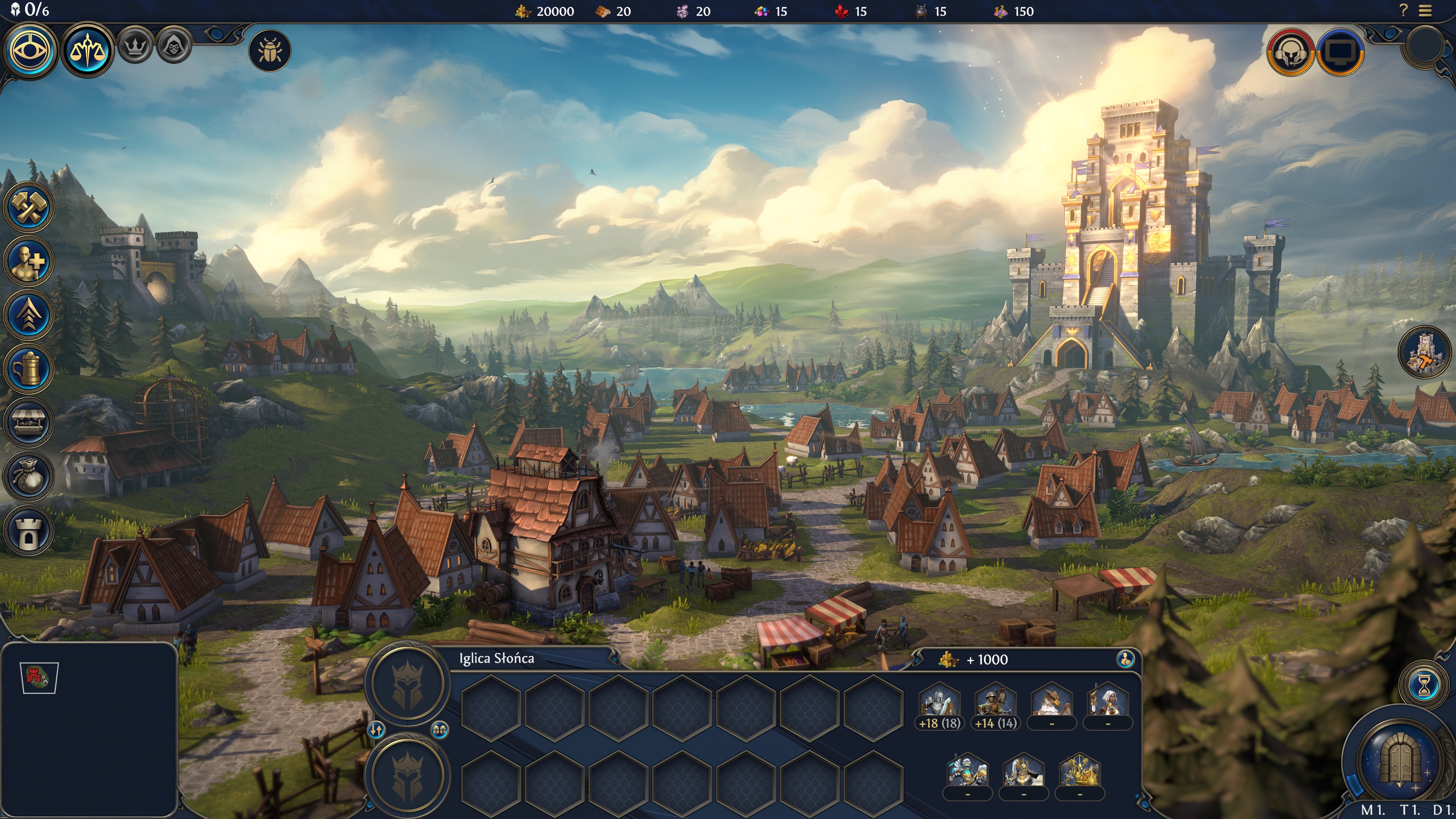1456x819 pixels.
Task: Open the hamburger main menu
Action: 1426,11
